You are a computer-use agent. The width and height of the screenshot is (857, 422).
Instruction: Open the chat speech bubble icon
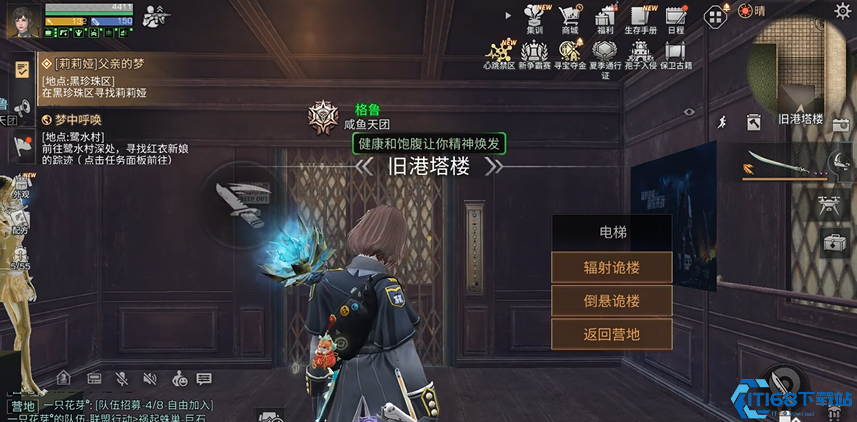pos(204,378)
